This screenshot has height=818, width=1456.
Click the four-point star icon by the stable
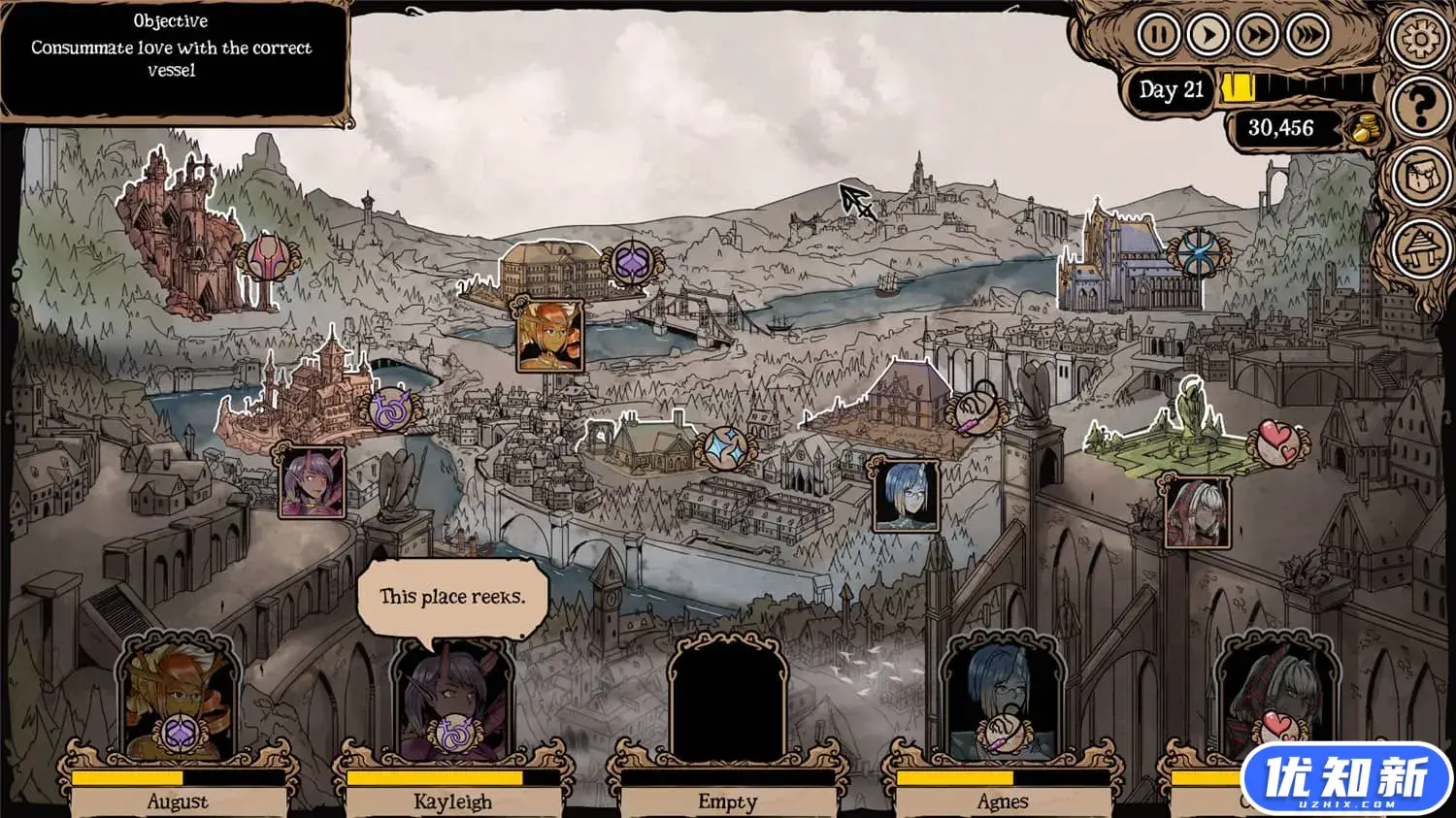point(723,447)
